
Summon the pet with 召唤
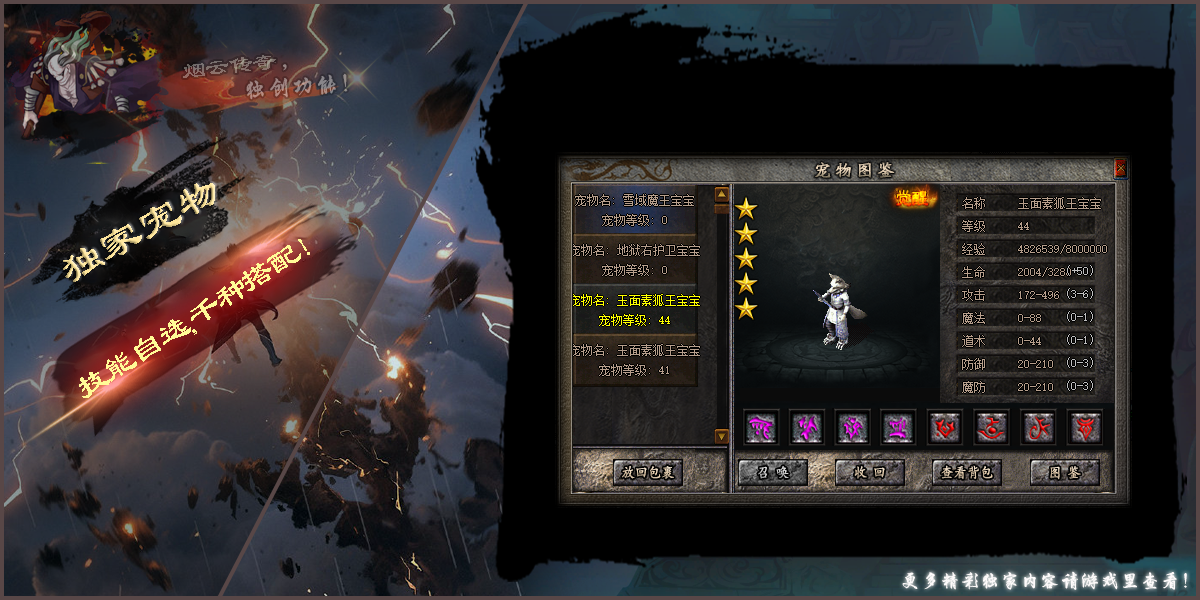(x=772, y=472)
